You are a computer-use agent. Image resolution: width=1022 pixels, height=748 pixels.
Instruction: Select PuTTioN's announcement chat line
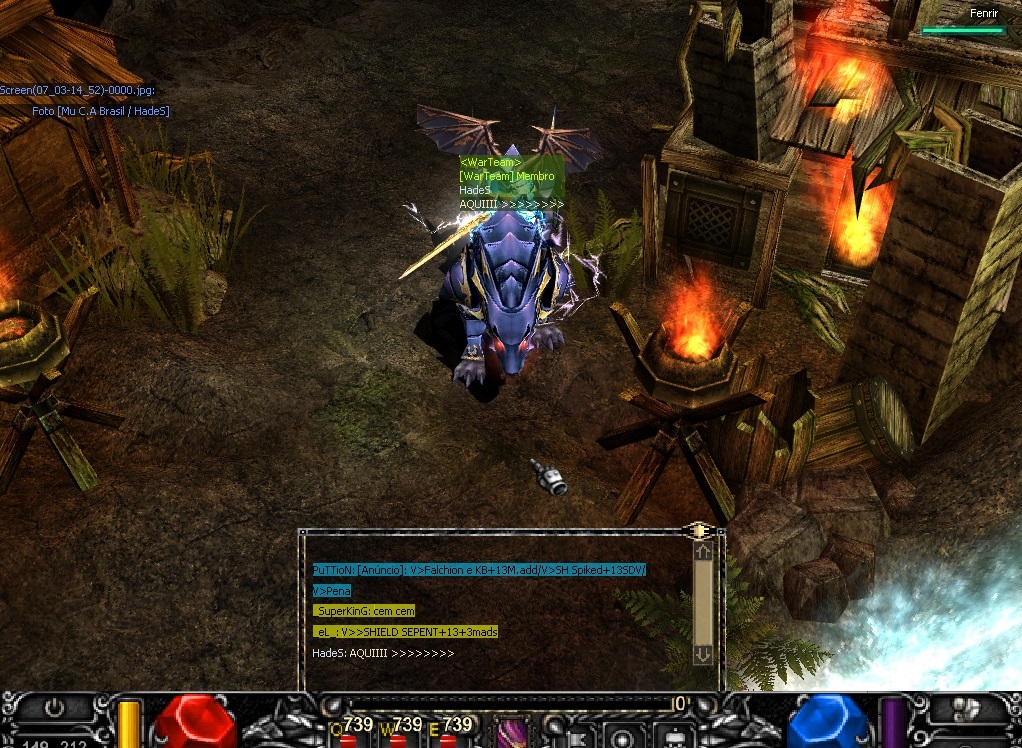tap(479, 570)
